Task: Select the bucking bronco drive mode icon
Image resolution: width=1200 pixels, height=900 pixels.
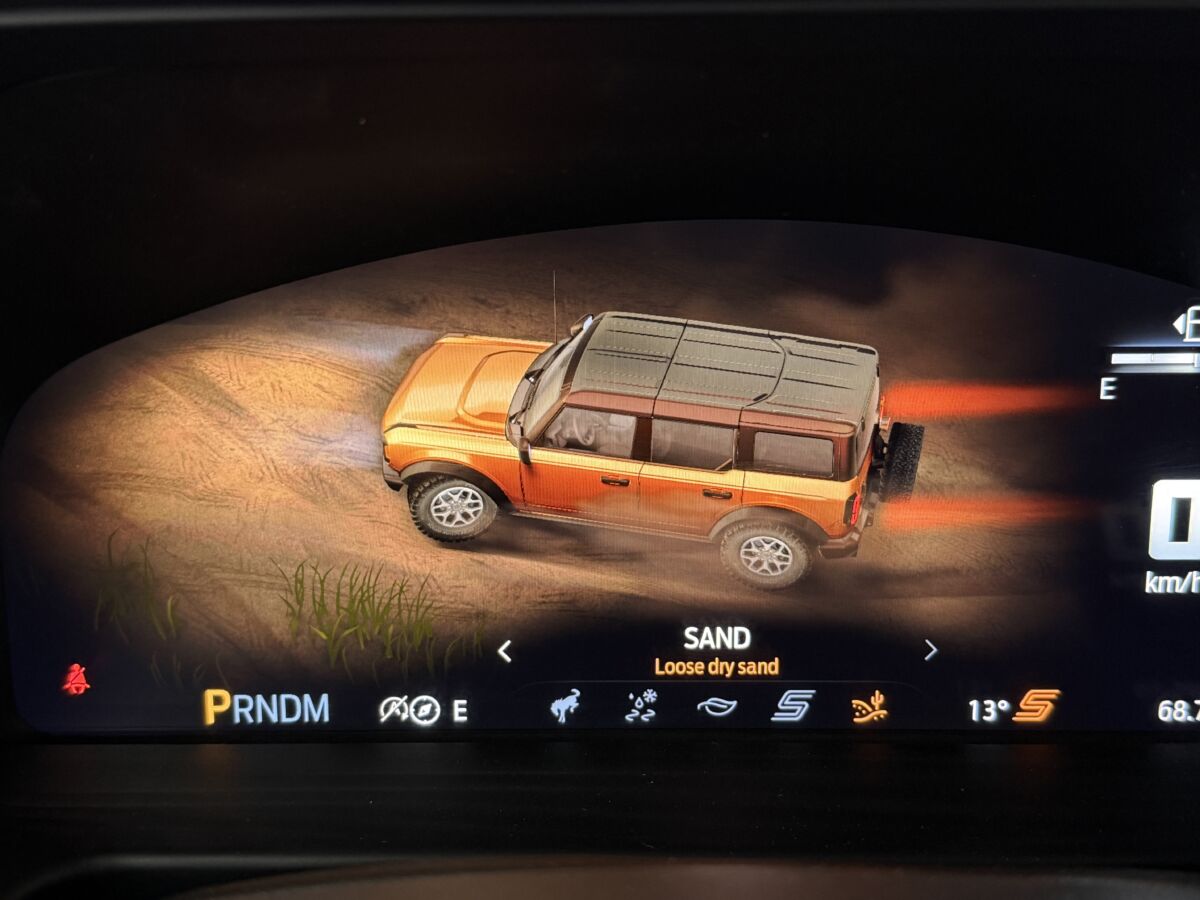Action: coord(565,706)
